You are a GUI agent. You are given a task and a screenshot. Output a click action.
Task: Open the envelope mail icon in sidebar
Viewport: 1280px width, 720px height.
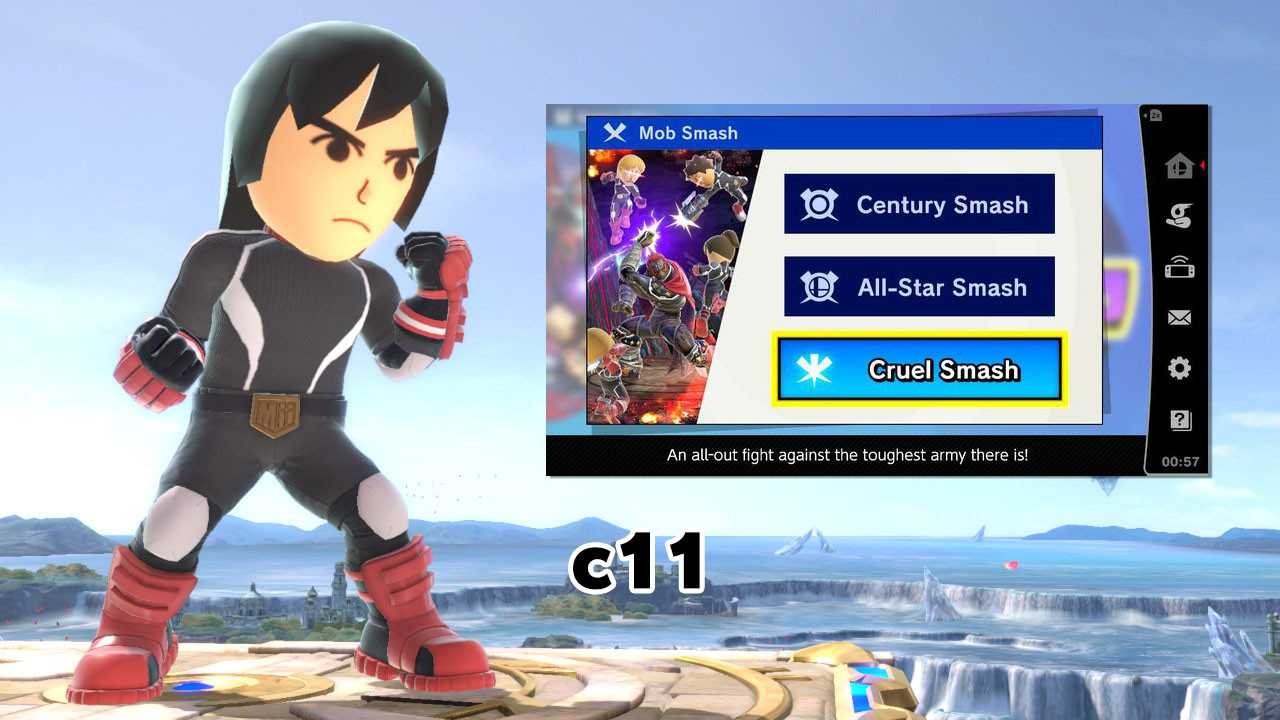(1178, 317)
